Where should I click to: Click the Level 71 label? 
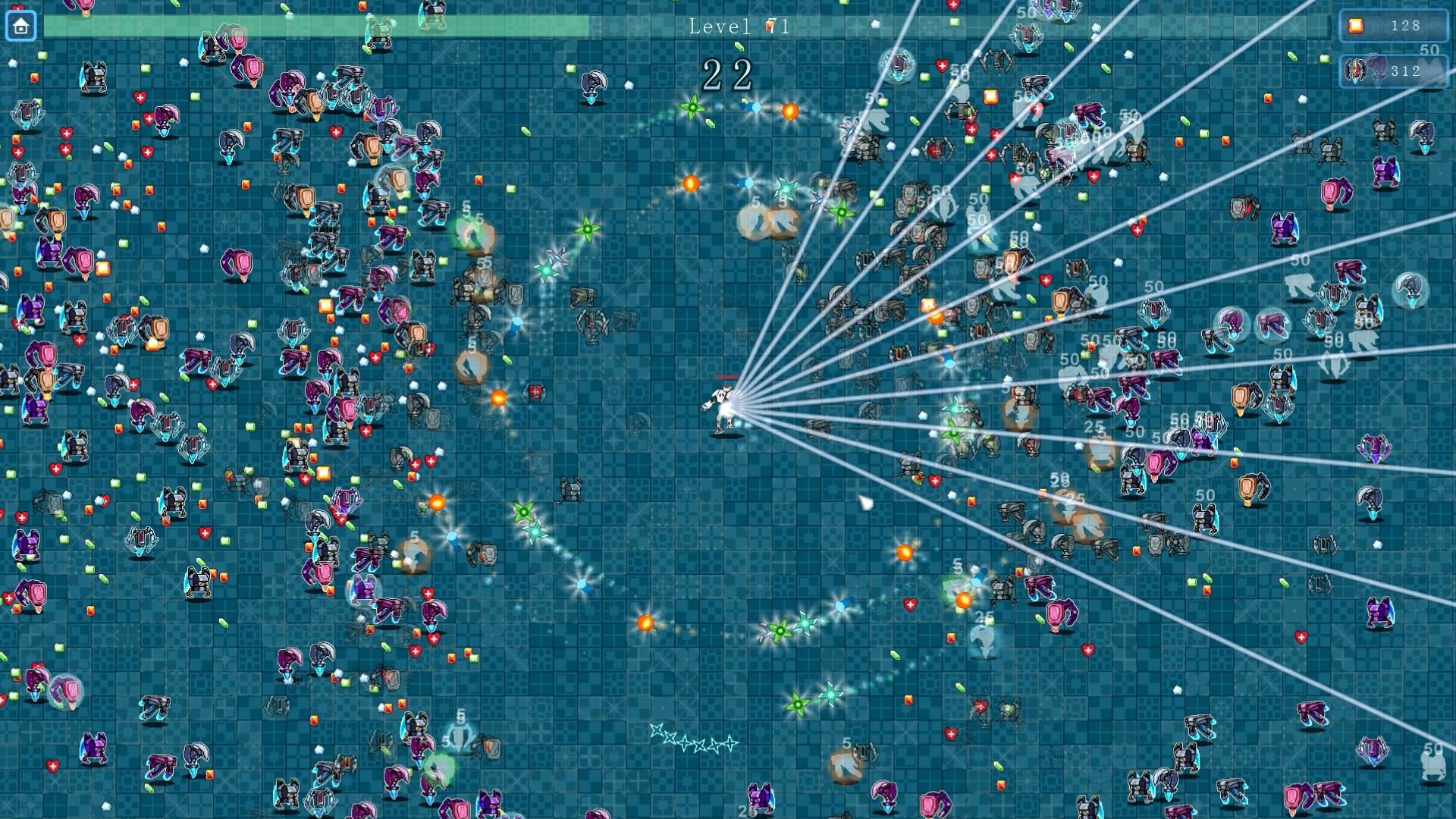pos(739,27)
